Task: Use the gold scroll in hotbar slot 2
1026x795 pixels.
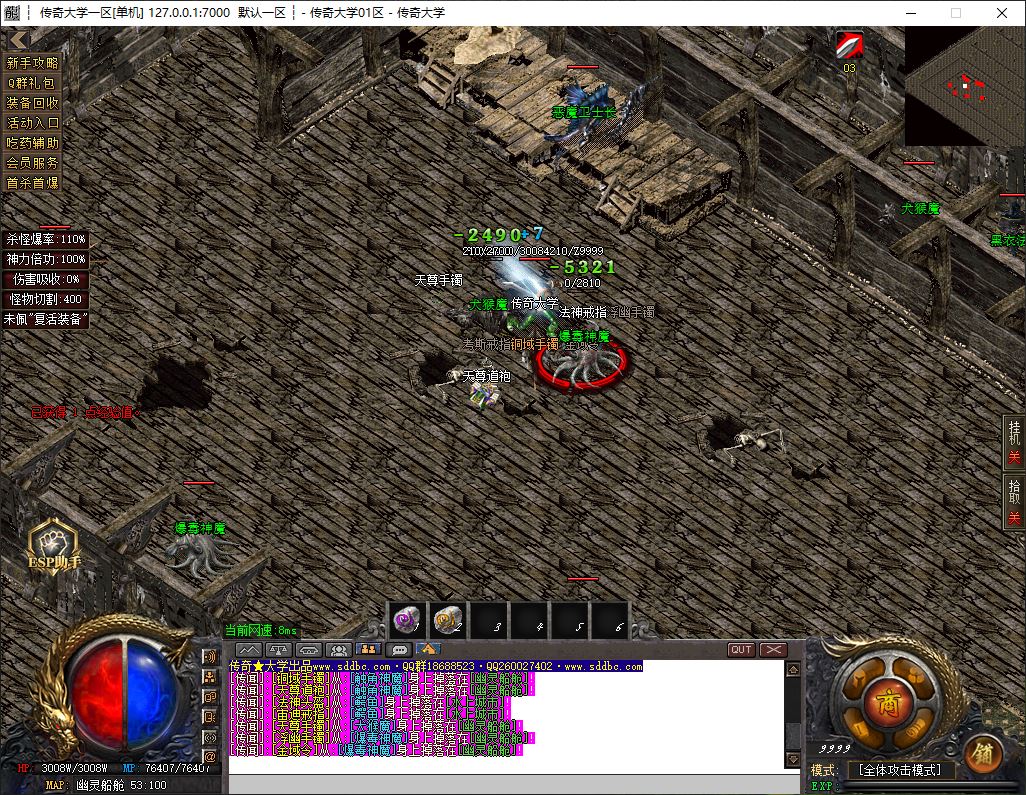Action: 447,621
